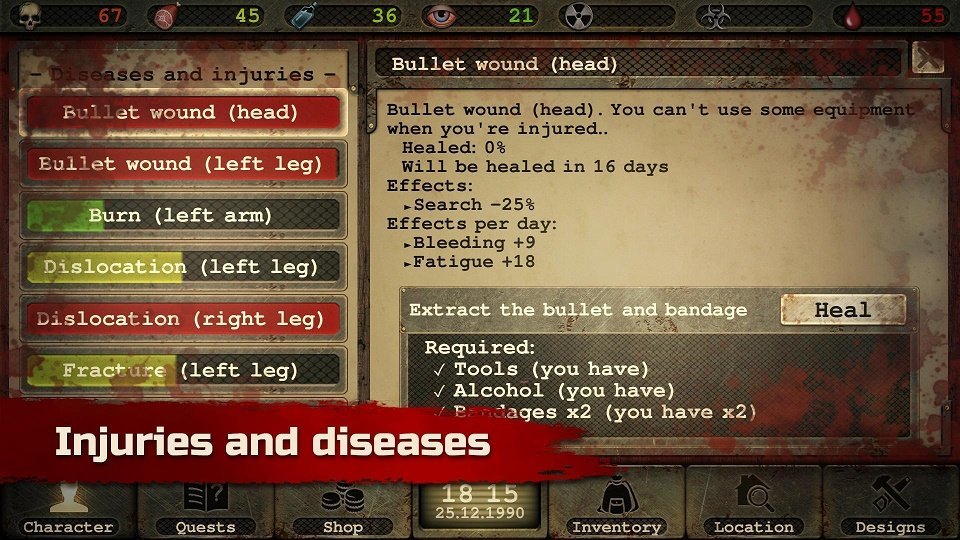Close the injury details panel
This screenshot has width=960, height=540.
(x=927, y=59)
